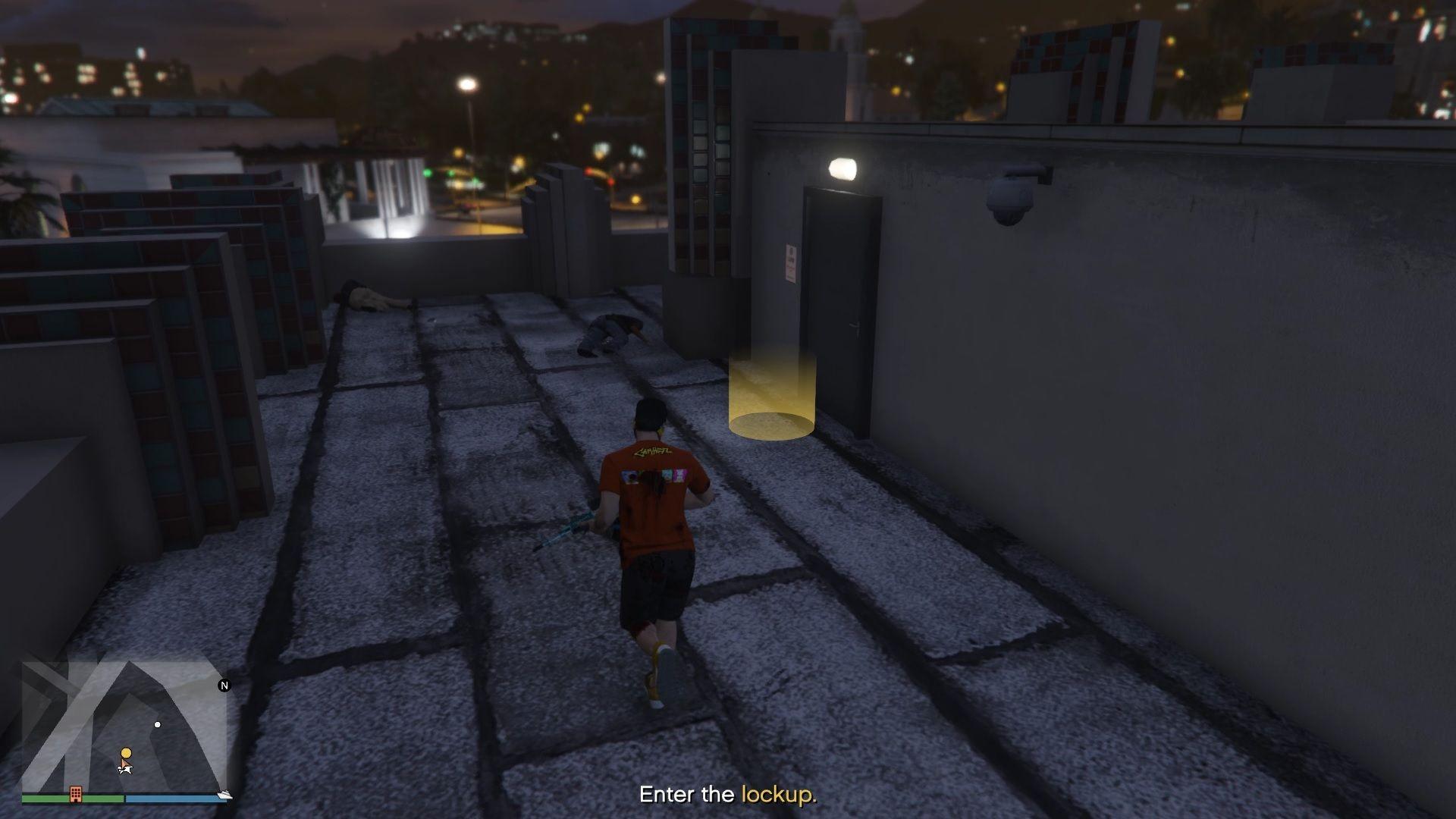This screenshot has width=1456, height=819.
Task: Select the white objective dot on the minimap
Action: 158,724
